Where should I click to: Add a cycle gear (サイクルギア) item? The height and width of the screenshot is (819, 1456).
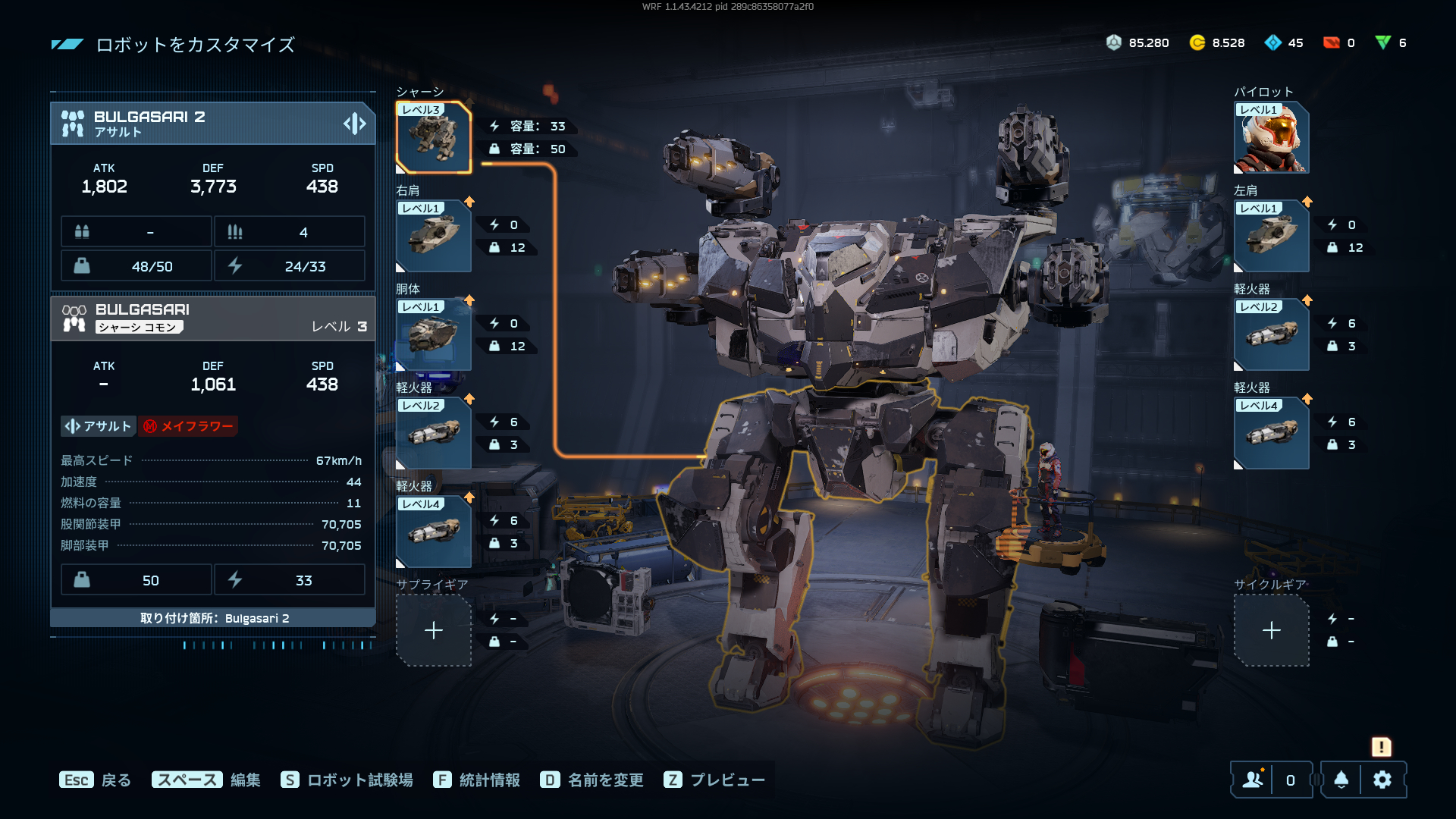pos(1271,630)
